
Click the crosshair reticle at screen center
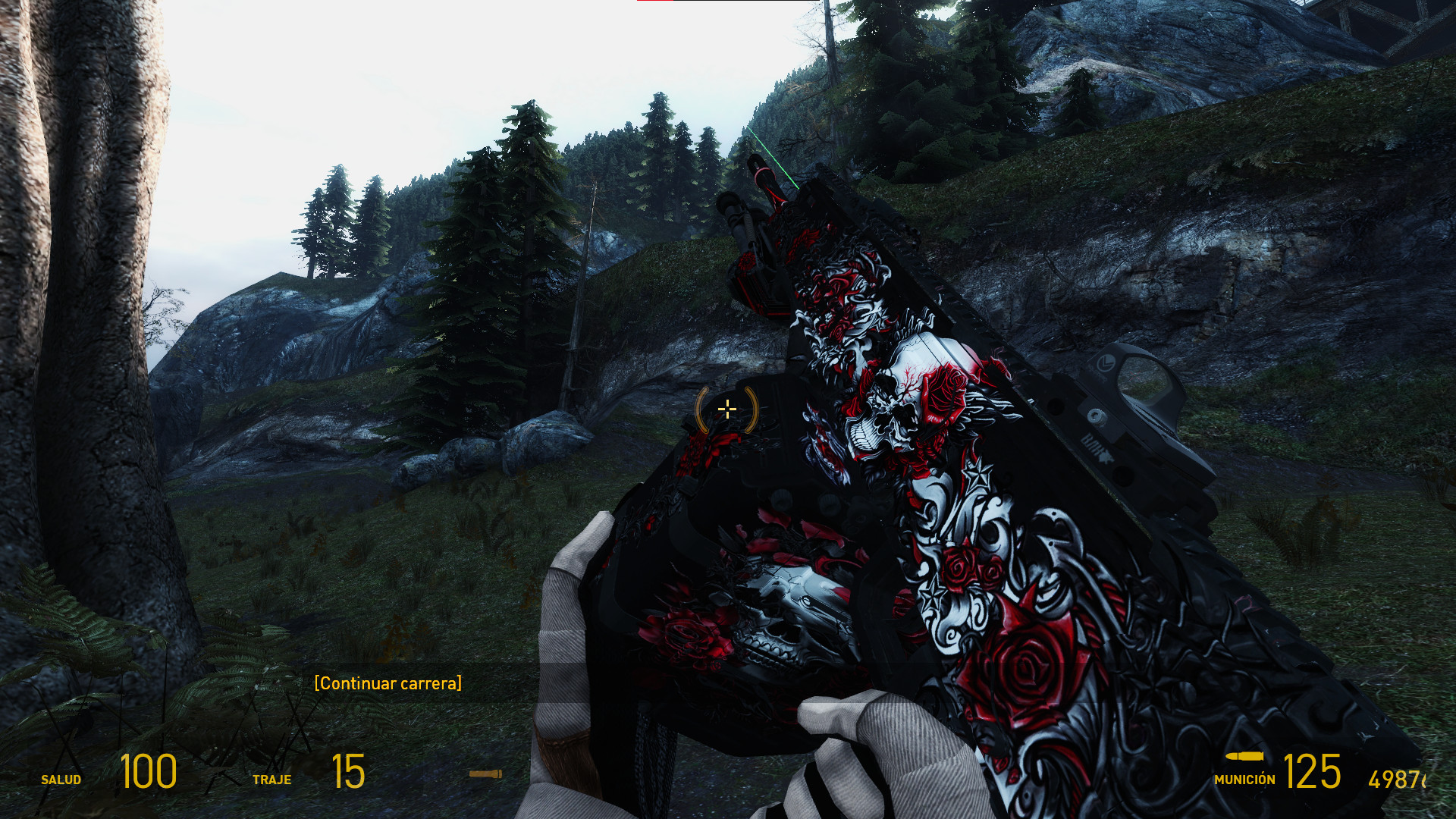726,409
